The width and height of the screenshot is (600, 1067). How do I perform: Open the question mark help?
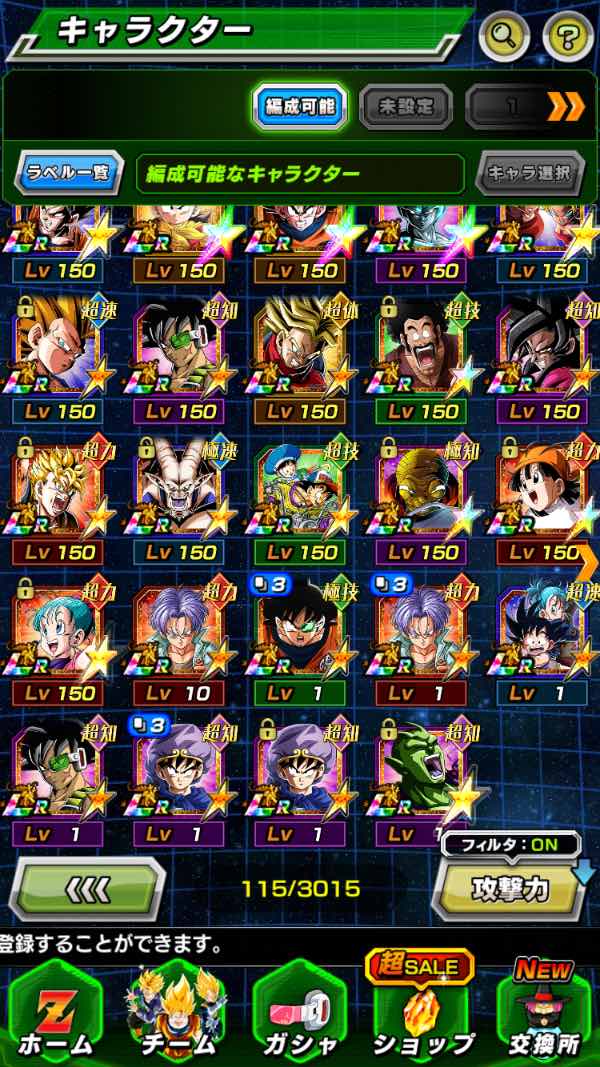click(567, 37)
